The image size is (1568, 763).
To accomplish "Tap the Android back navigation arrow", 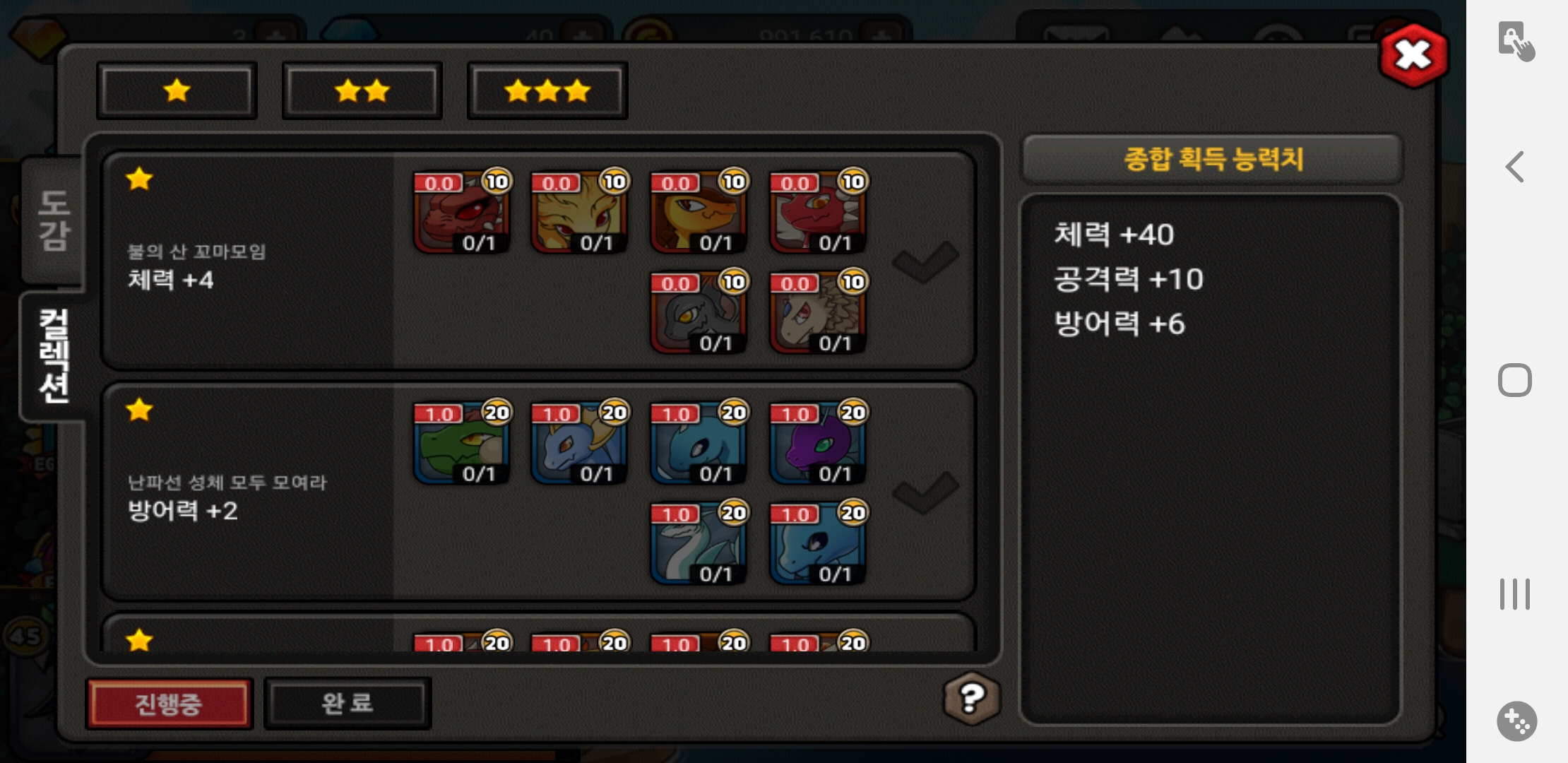I will coord(1514,167).
